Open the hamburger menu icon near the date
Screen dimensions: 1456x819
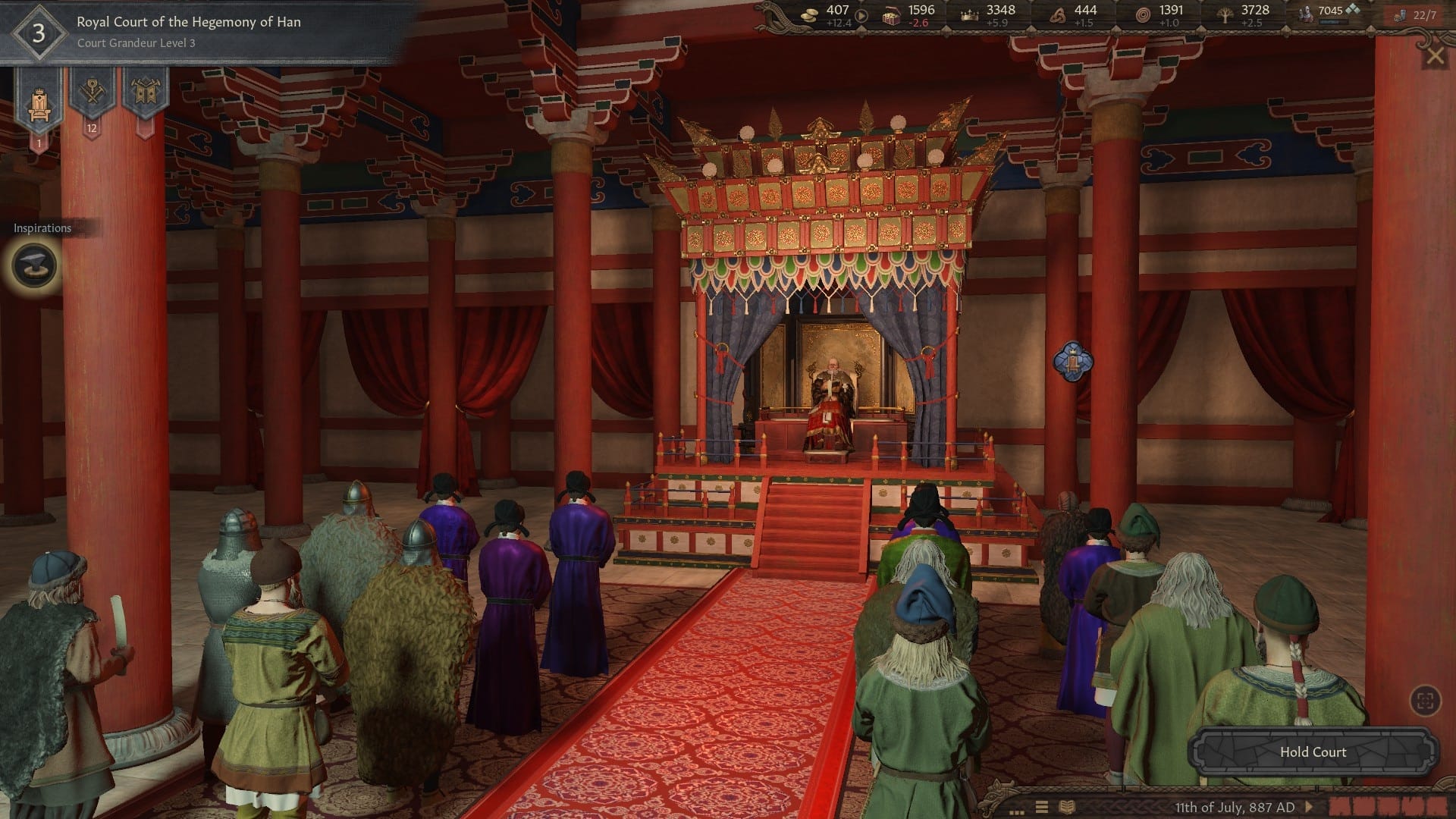coord(1043,805)
